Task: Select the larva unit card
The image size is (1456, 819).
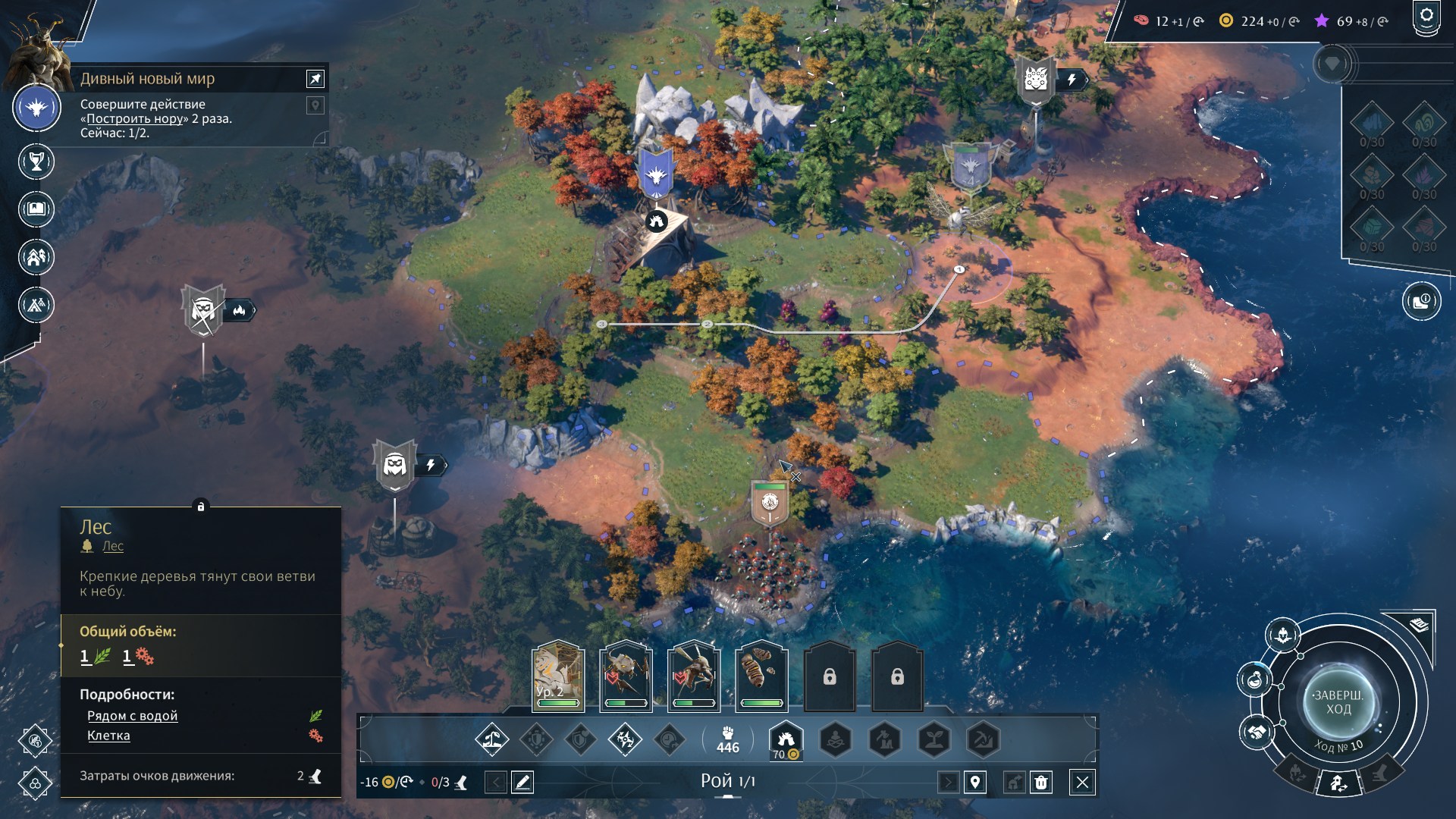Action: click(x=761, y=676)
